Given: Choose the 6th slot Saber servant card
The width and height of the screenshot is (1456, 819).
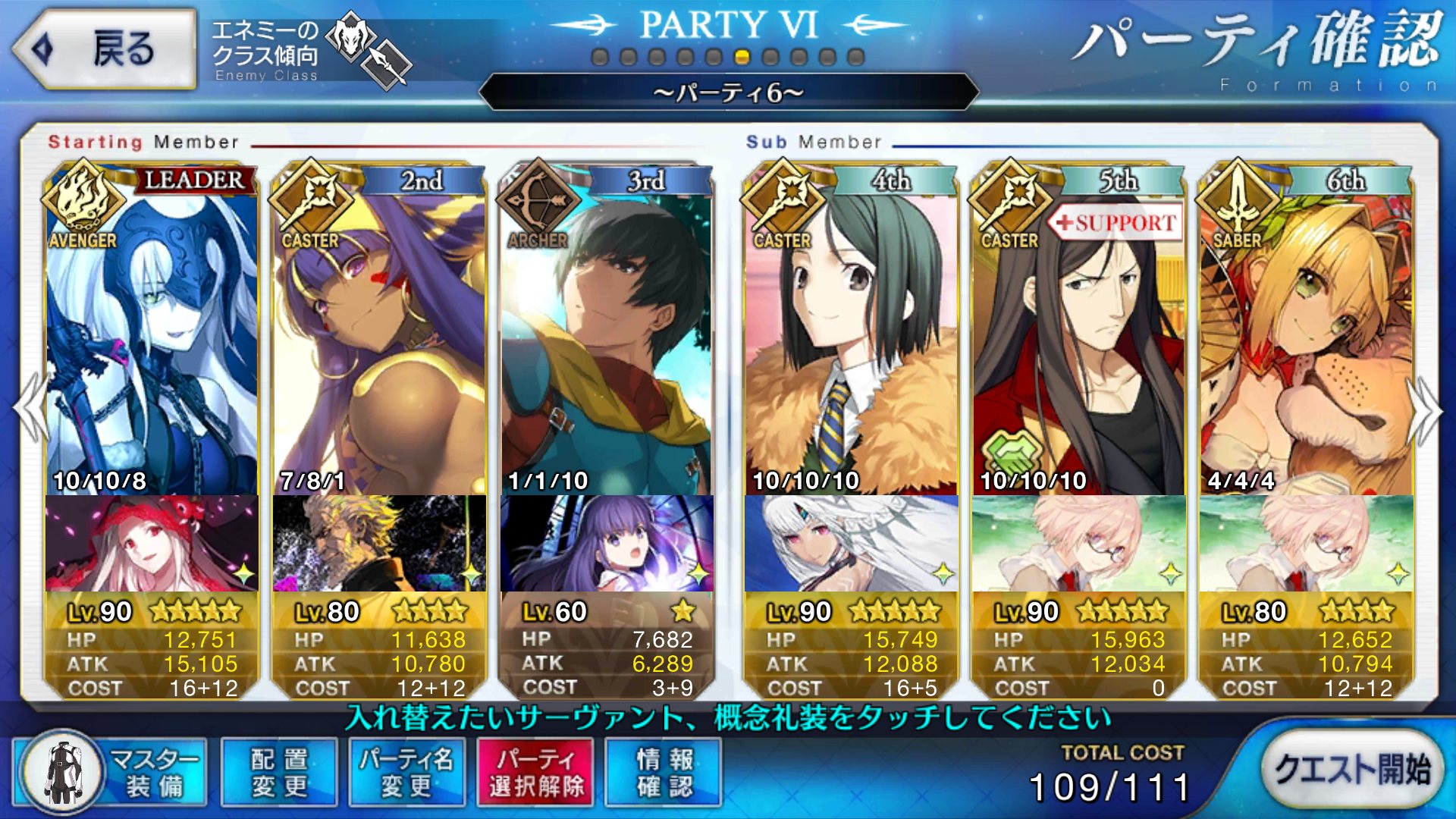Looking at the screenshot, I should click(x=1306, y=341).
